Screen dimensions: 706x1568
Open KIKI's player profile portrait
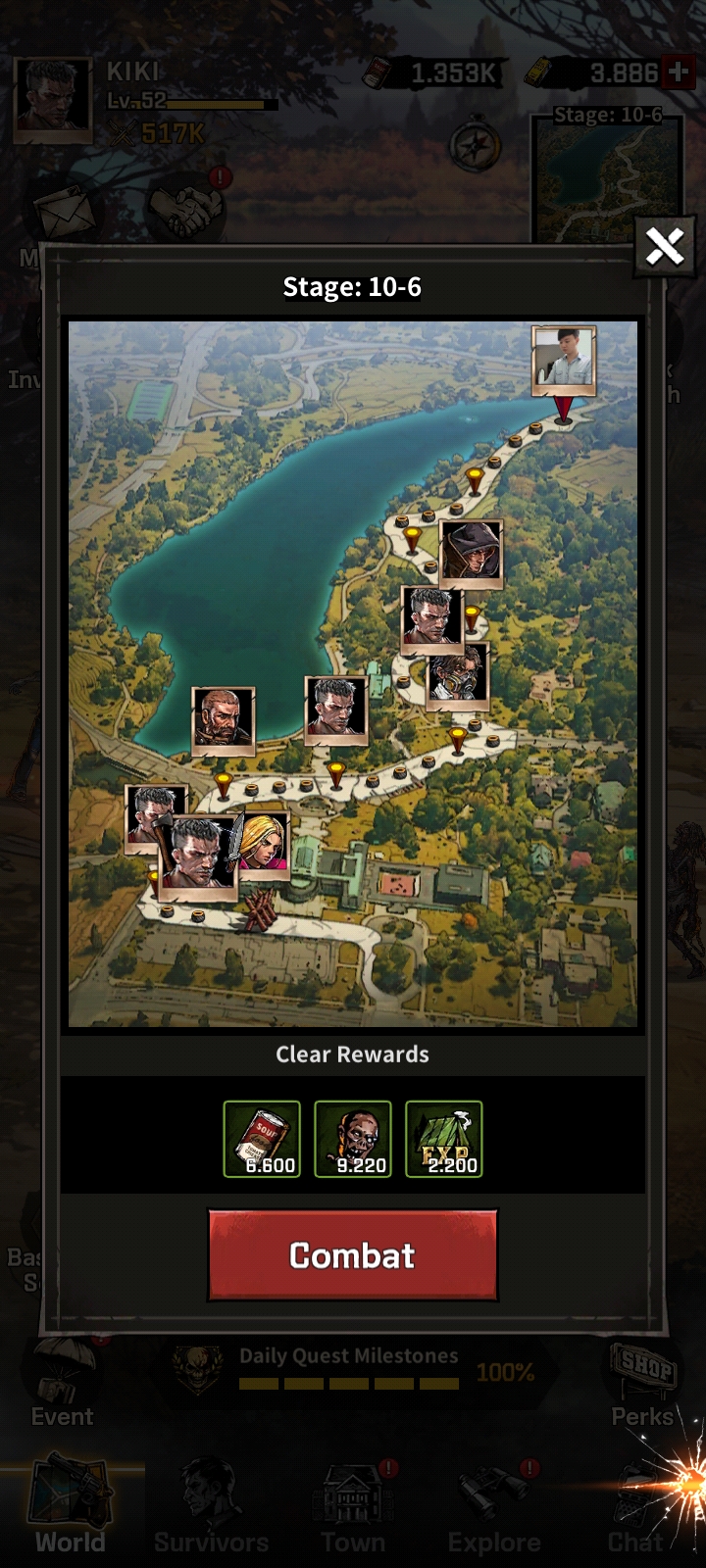point(53,99)
